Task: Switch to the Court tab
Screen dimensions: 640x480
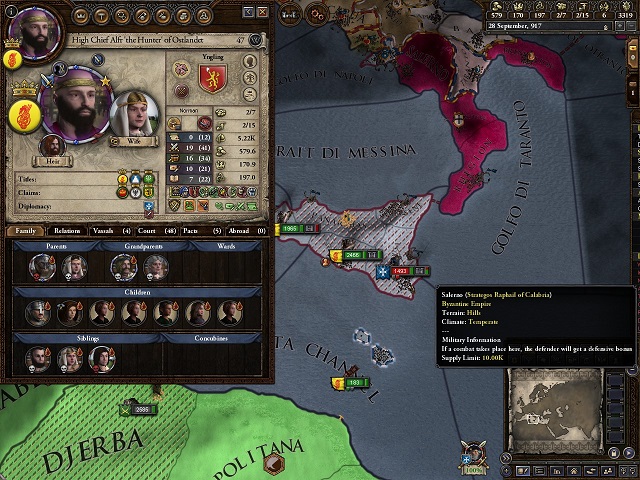Action: tap(153, 230)
